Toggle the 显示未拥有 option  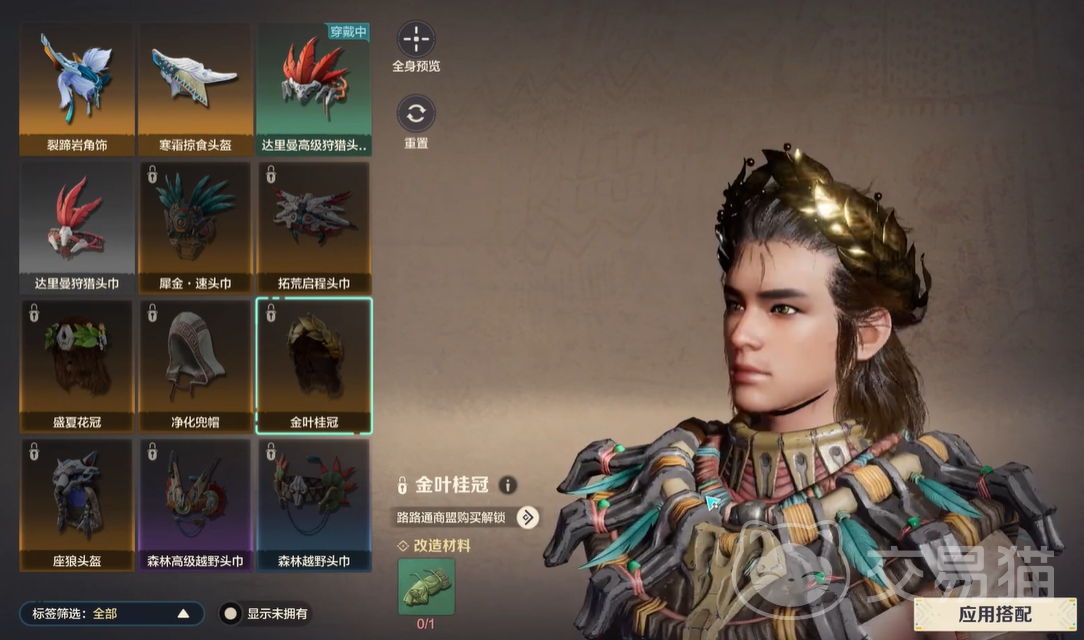(x=230, y=613)
